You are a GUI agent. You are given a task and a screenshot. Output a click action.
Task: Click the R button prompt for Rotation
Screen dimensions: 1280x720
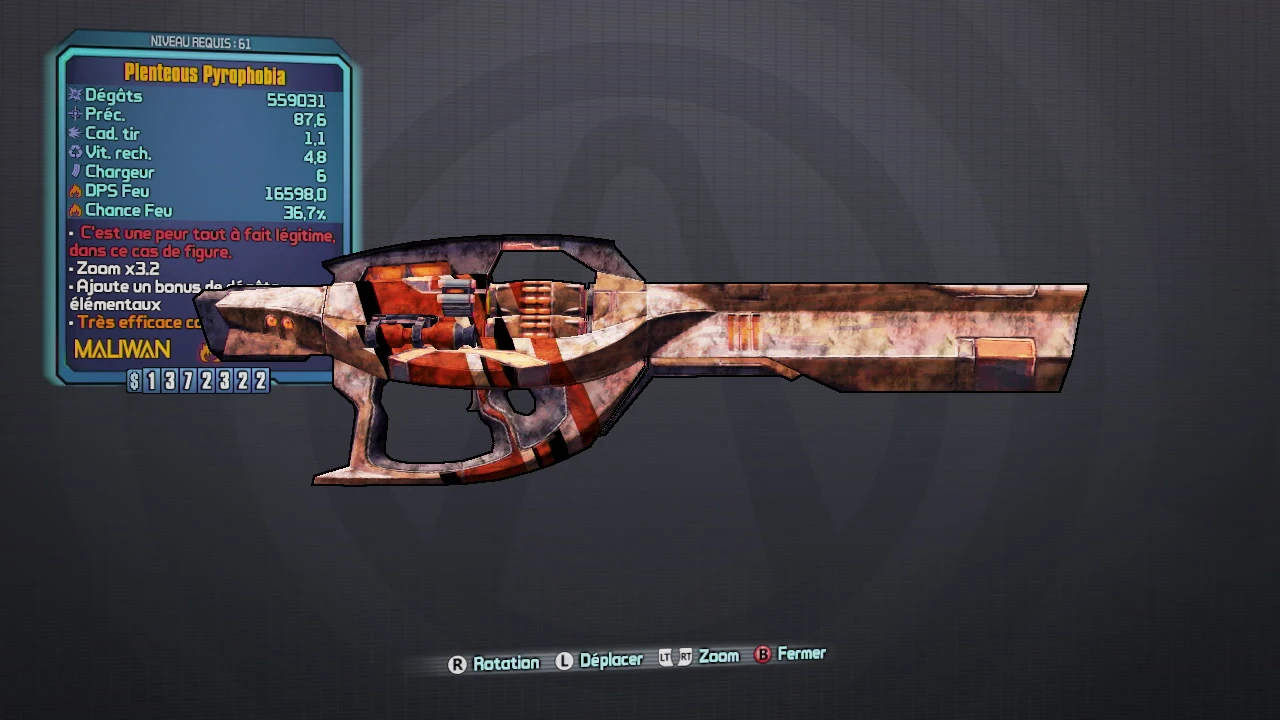[457, 662]
